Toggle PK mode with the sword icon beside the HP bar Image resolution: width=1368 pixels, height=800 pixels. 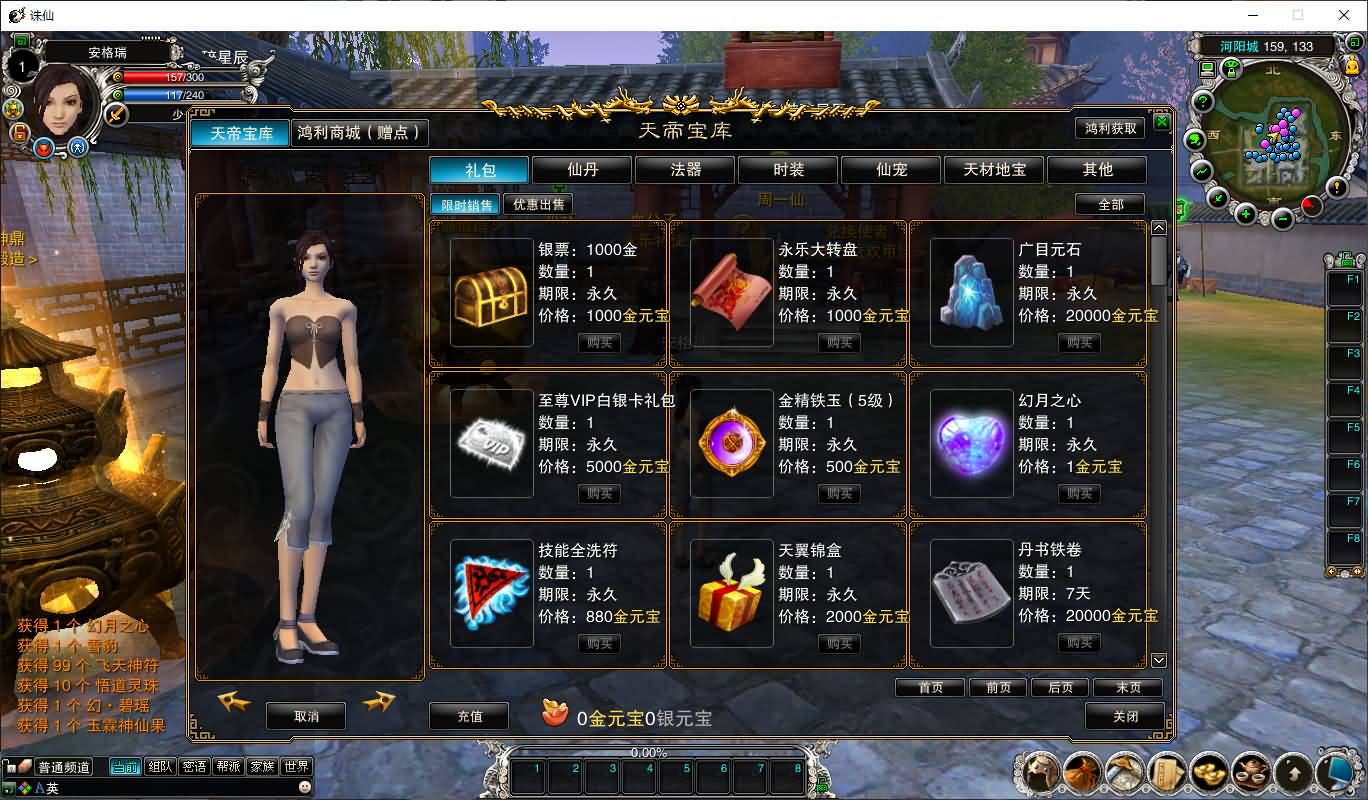116,115
